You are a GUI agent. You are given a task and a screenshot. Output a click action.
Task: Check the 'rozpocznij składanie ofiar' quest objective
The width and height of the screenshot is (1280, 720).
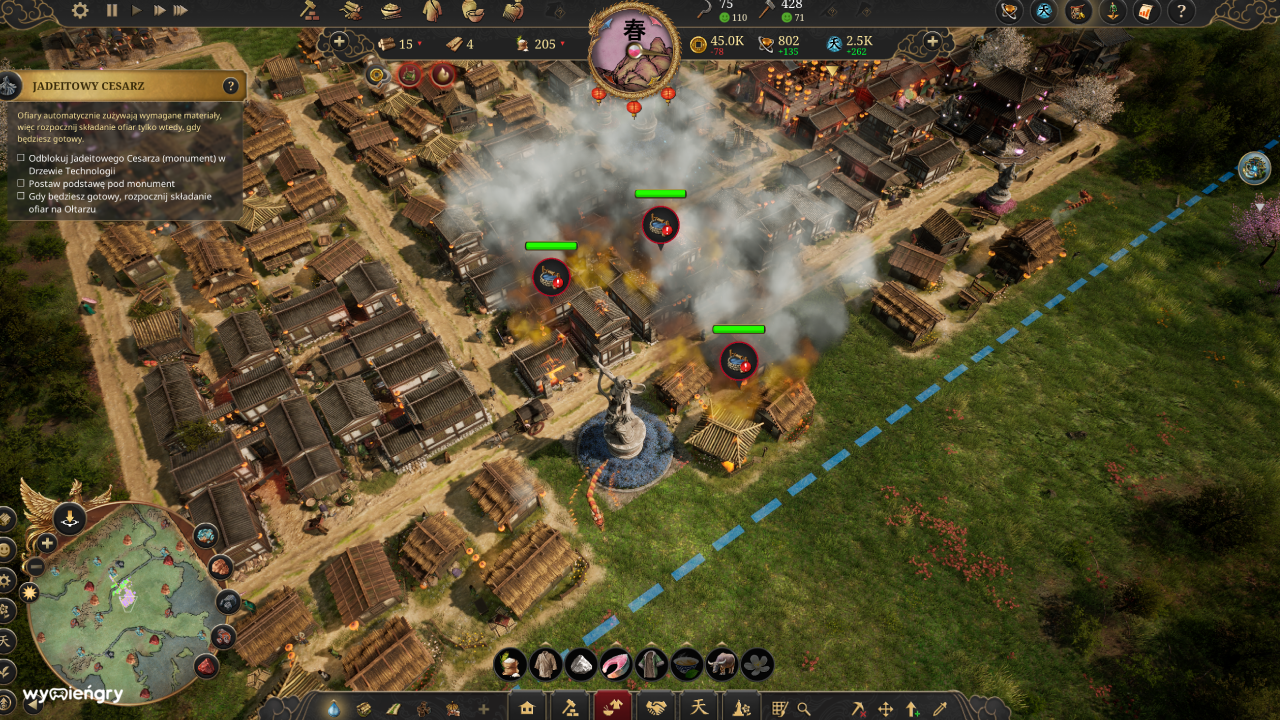(20, 197)
